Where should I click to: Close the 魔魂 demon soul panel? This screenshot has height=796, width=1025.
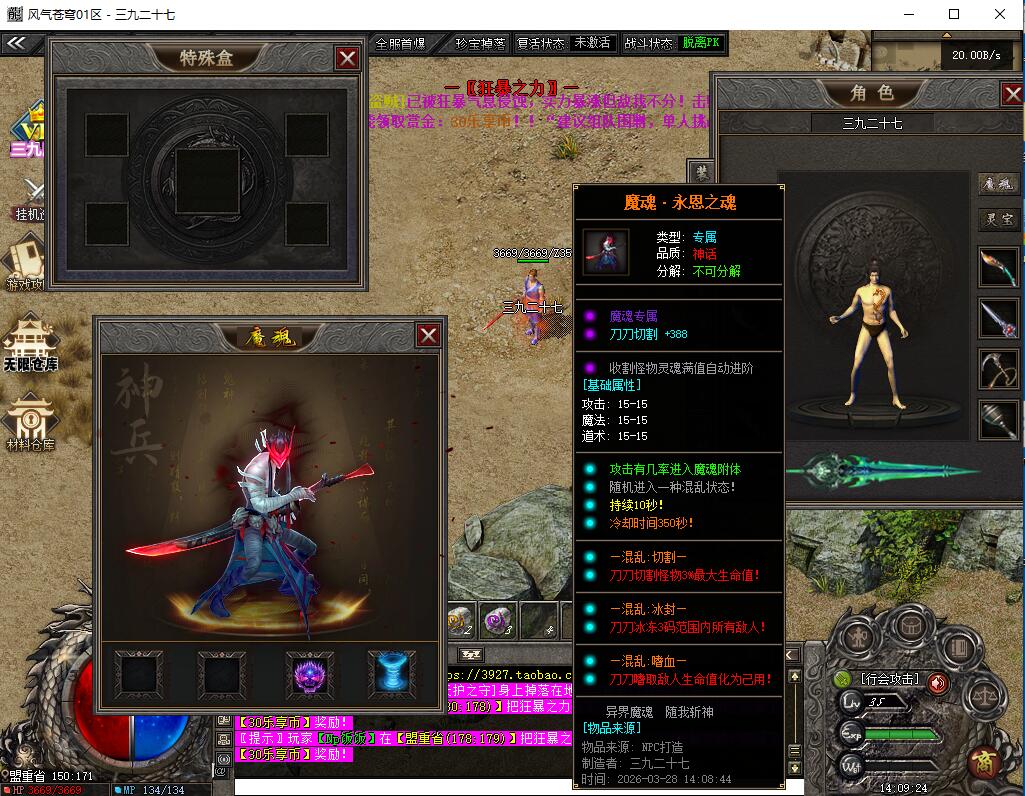428,335
